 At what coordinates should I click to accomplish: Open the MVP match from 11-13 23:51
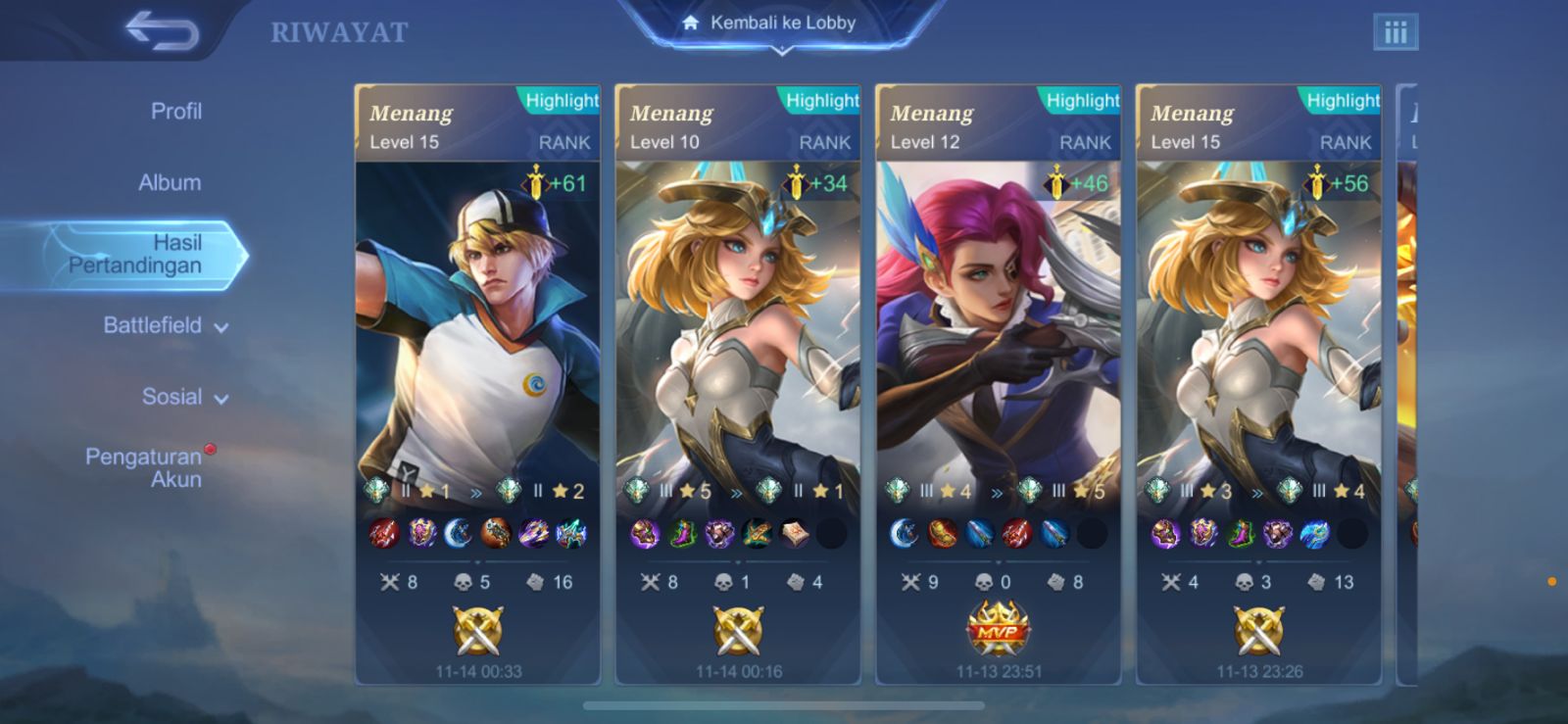tap(998, 392)
